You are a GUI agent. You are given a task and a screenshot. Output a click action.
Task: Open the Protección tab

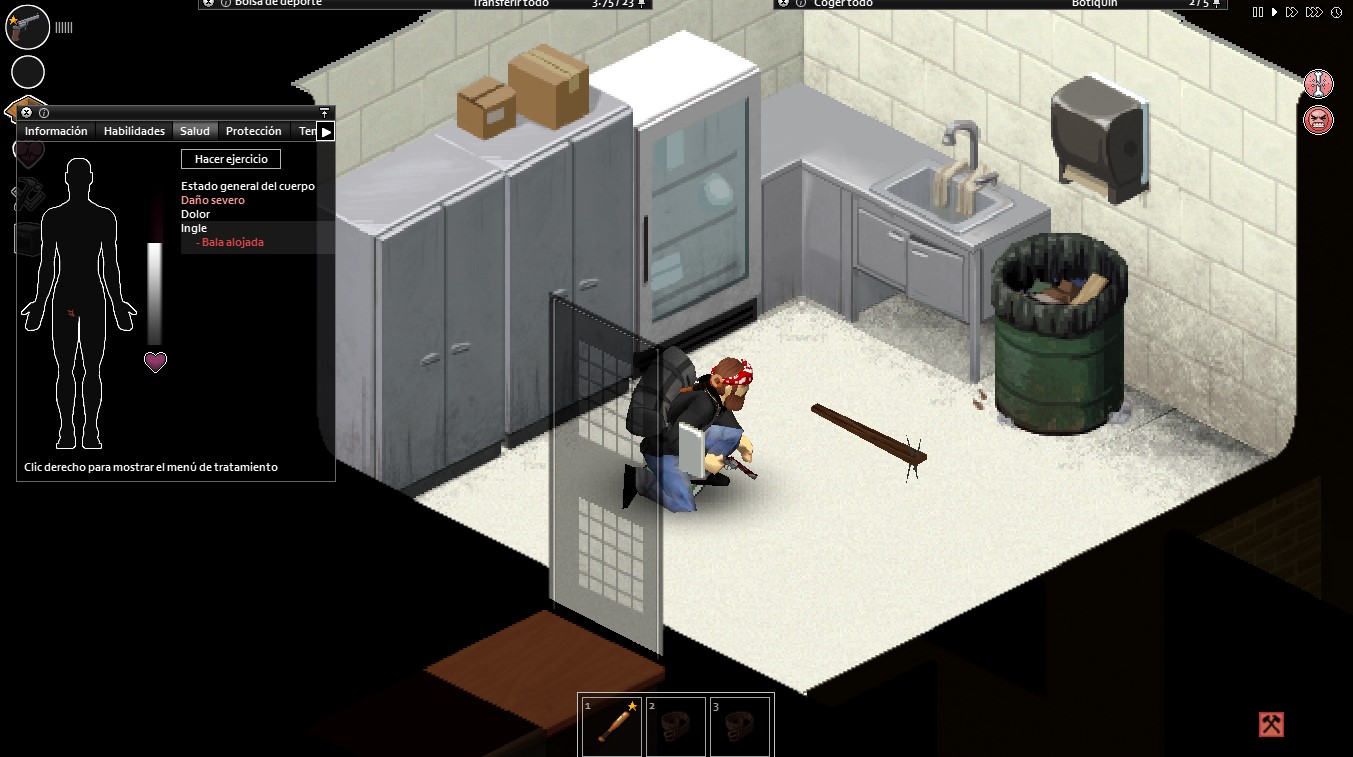253,130
